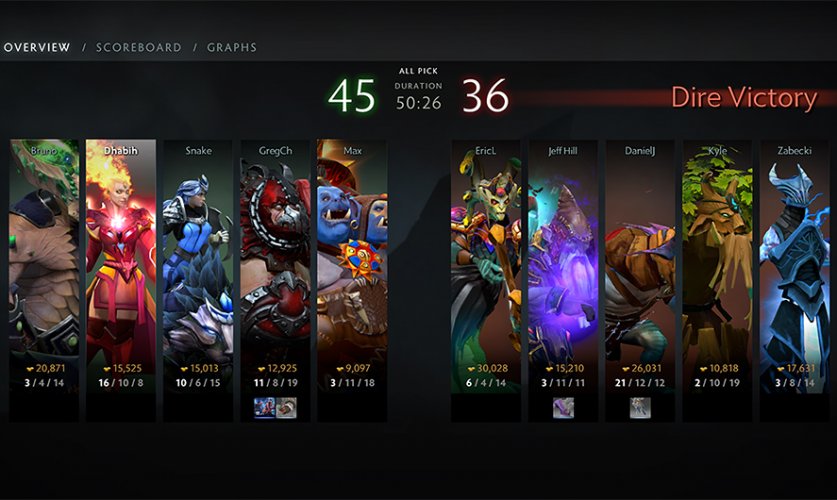Select Snake's Luna hero card
This screenshot has width=837, height=500.
tap(198, 260)
